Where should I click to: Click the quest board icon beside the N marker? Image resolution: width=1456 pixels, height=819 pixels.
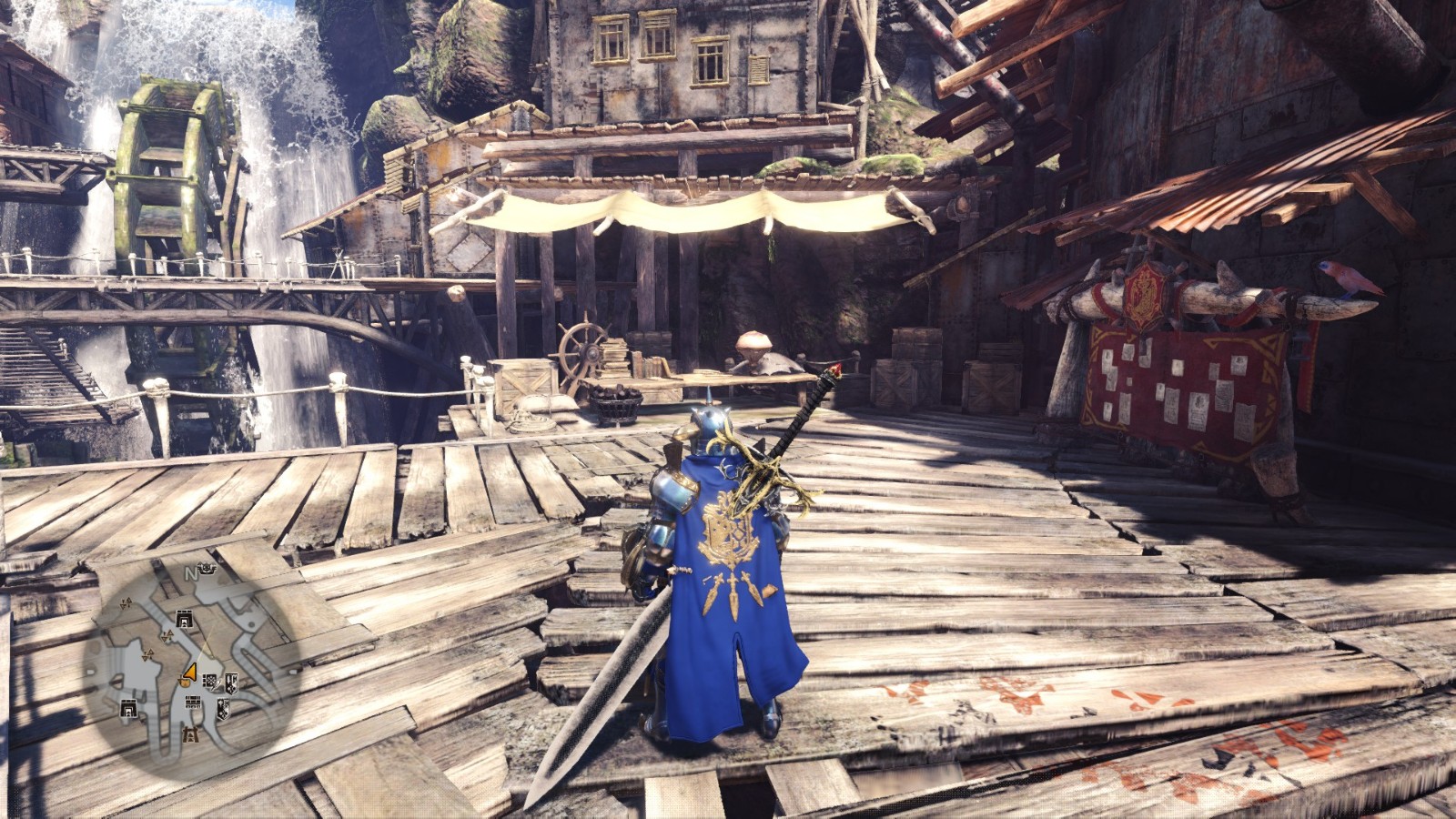coord(206,568)
